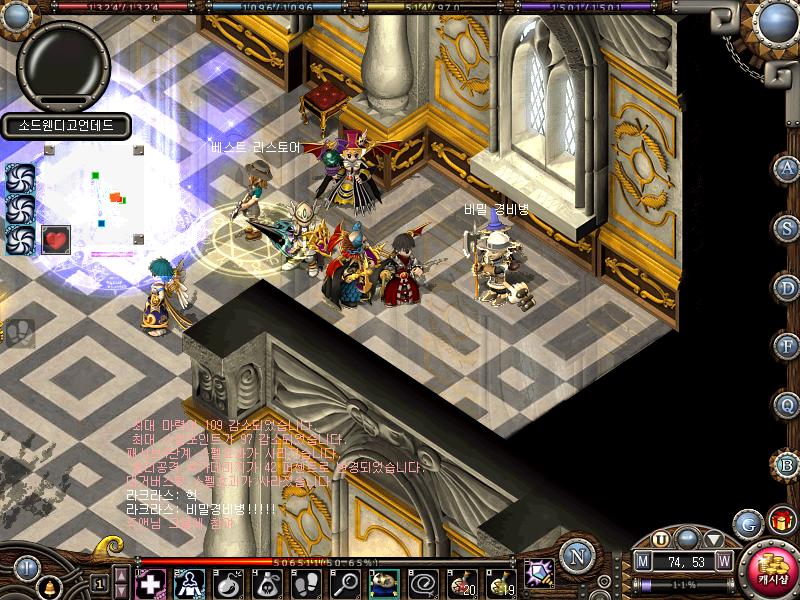Click the red heart buff icon

tap(56, 240)
